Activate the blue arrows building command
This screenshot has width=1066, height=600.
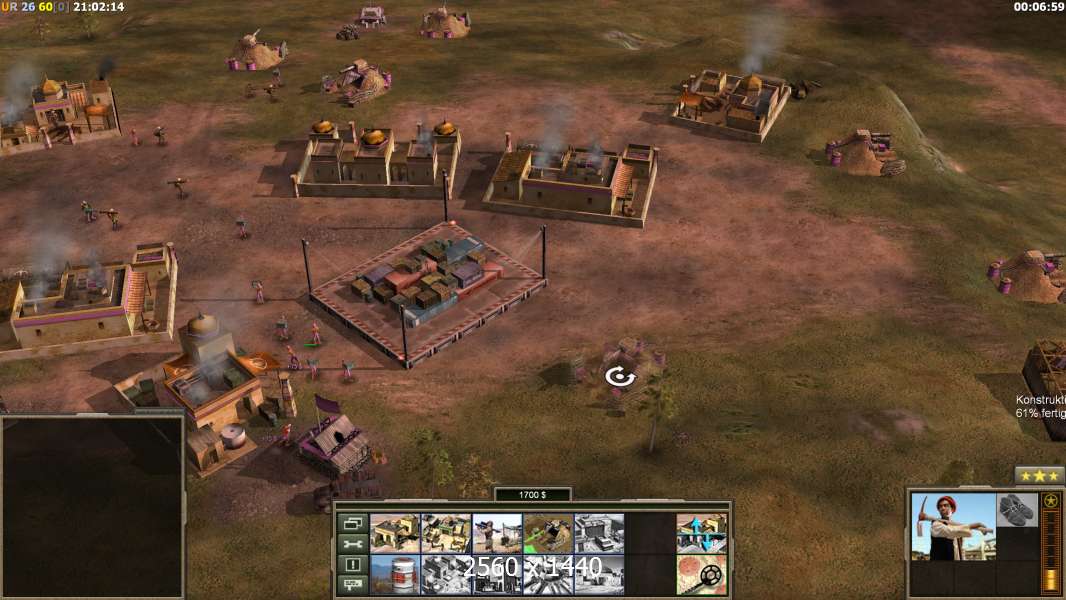tap(701, 533)
